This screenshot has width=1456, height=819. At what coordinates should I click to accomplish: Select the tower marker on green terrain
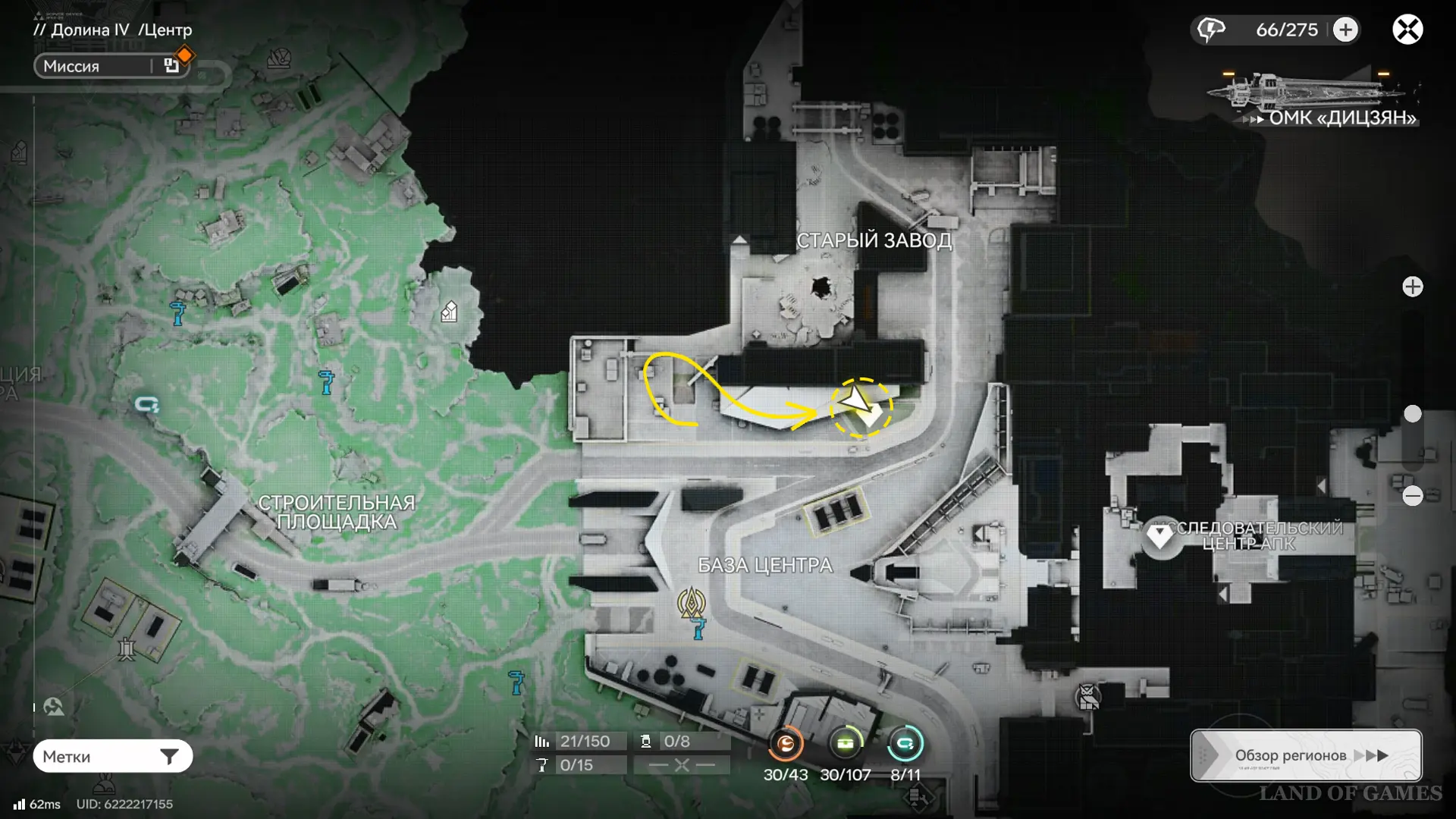pyautogui.click(x=127, y=649)
